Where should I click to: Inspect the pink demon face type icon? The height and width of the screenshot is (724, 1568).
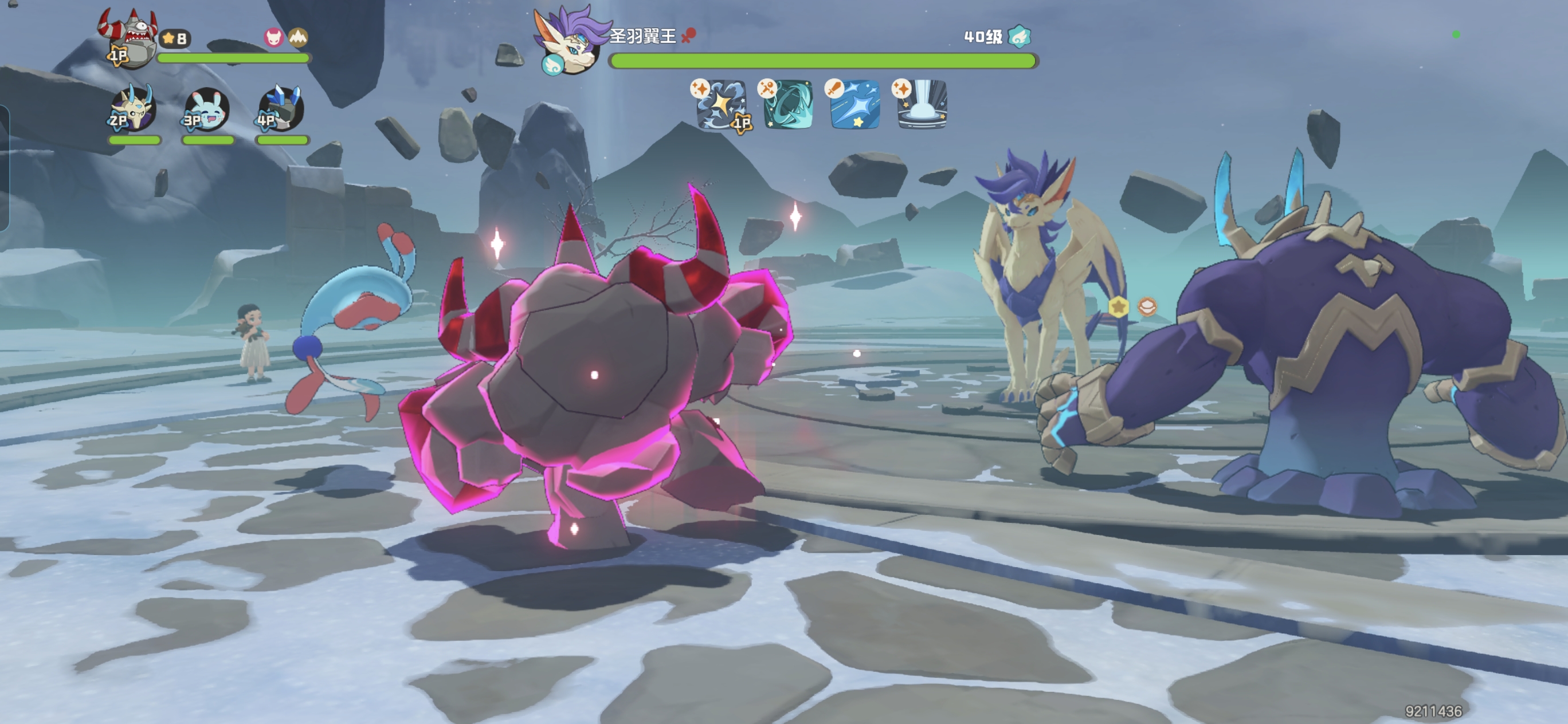[x=274, y=38]
